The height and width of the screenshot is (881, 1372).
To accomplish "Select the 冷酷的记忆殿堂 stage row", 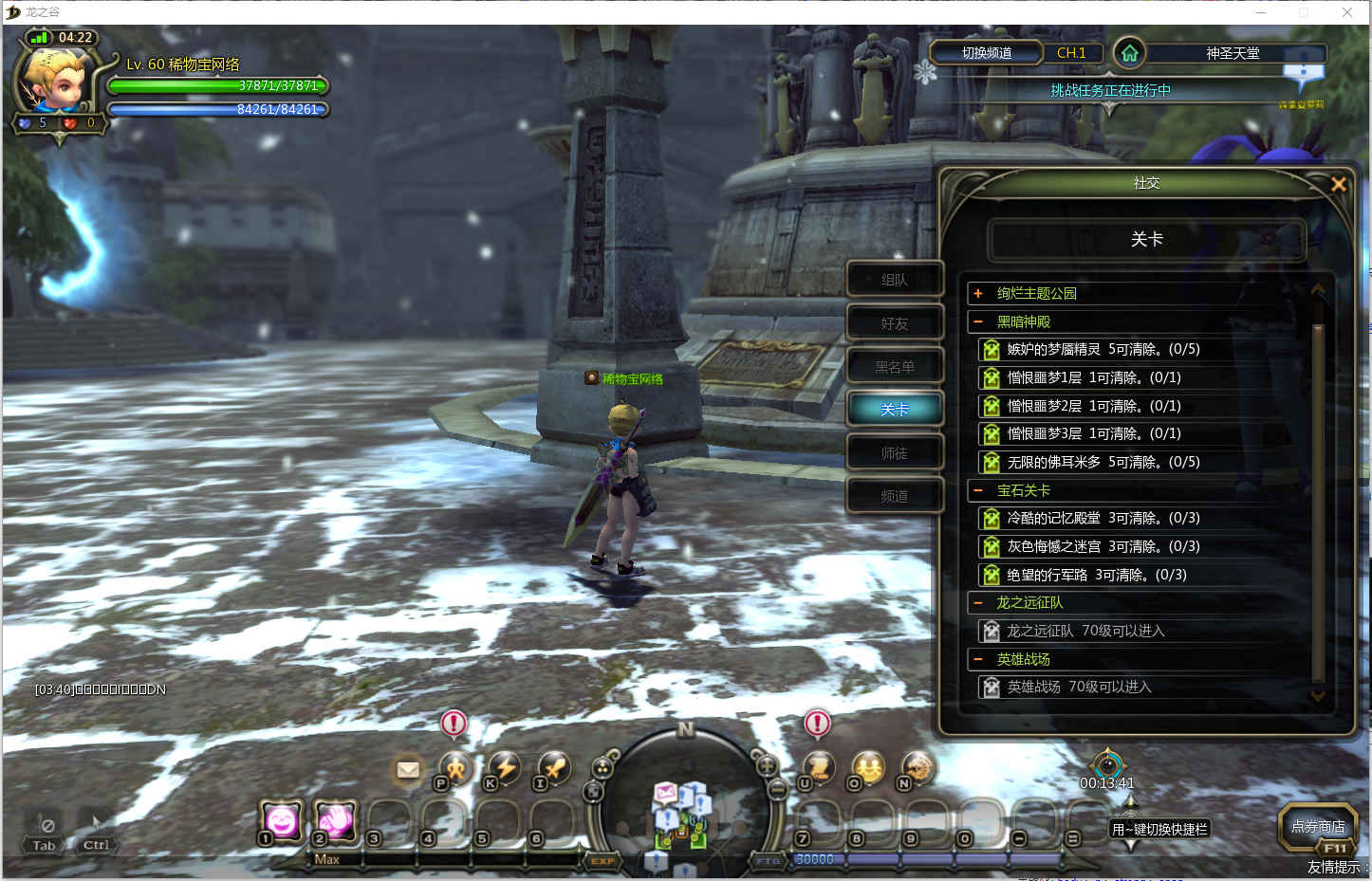I will pos(1103,519).
